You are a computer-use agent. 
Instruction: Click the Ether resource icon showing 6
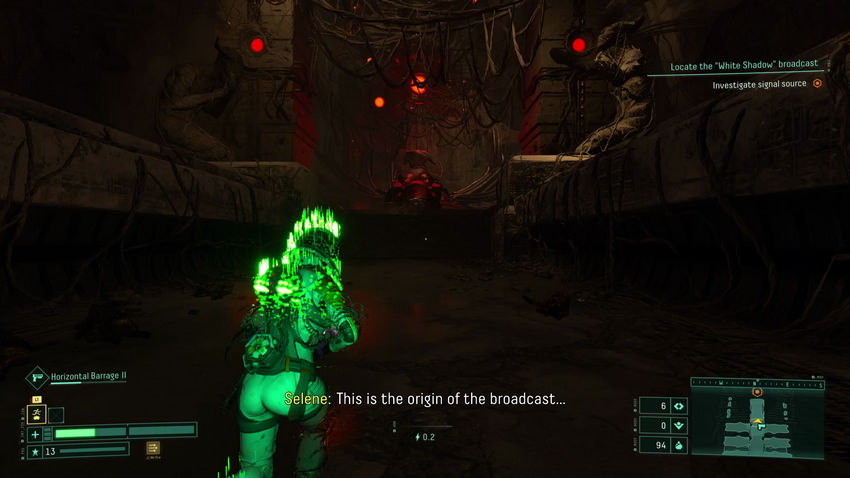(x=679, y=406)
